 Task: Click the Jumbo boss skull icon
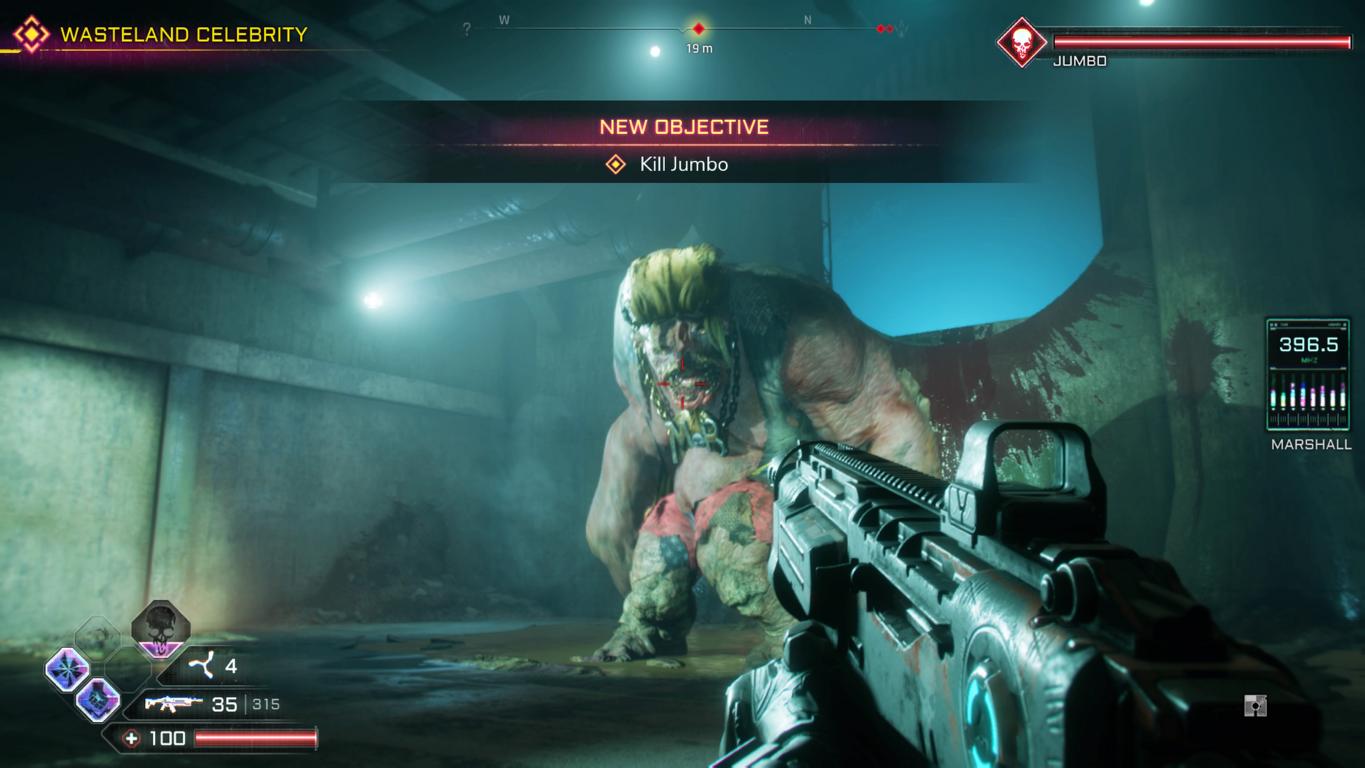[1021, 43]
